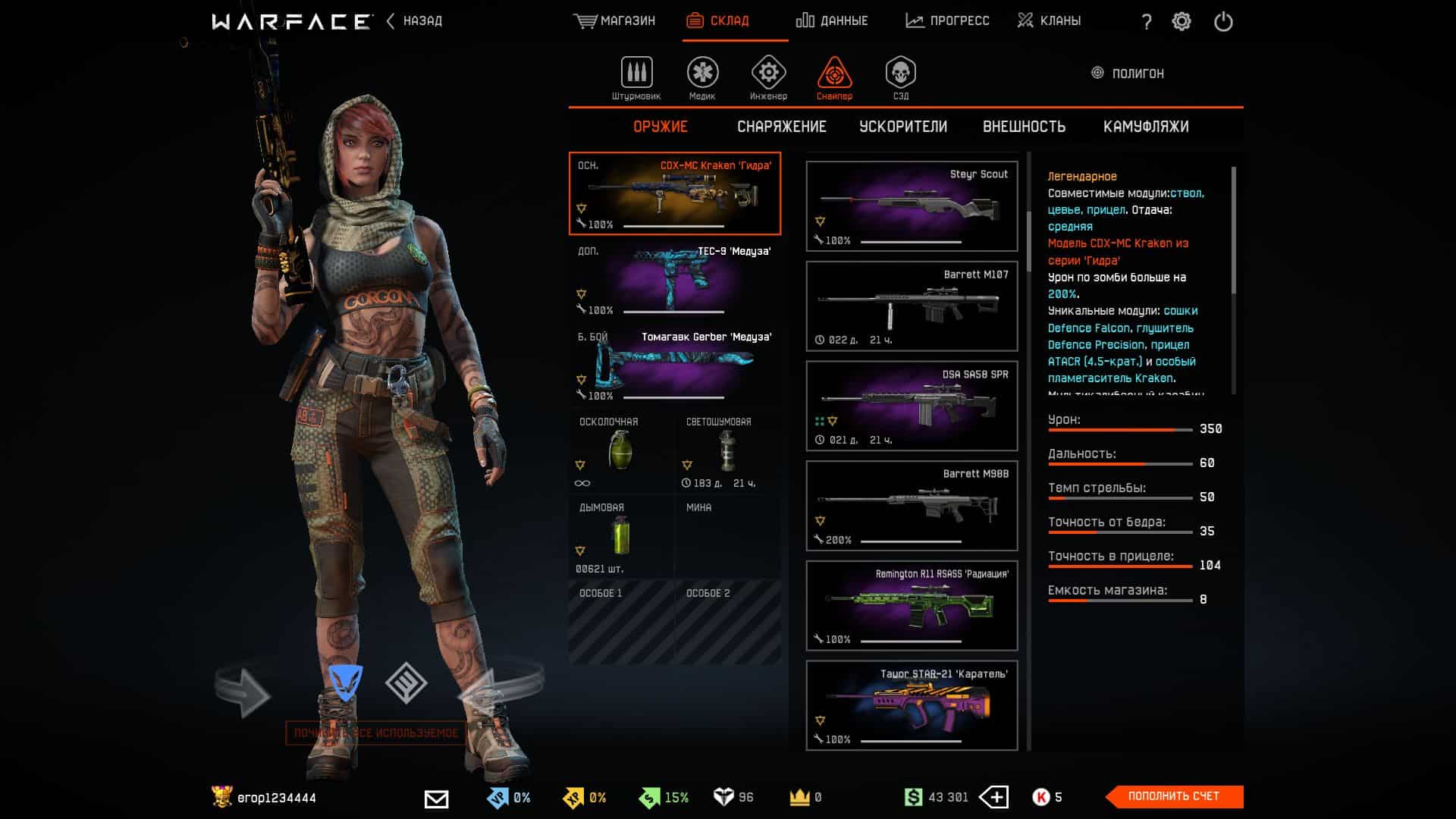This screenshot has height=819, width=1456.
Task: Click the Пополнить счет button
Action: coord(1174,796)
